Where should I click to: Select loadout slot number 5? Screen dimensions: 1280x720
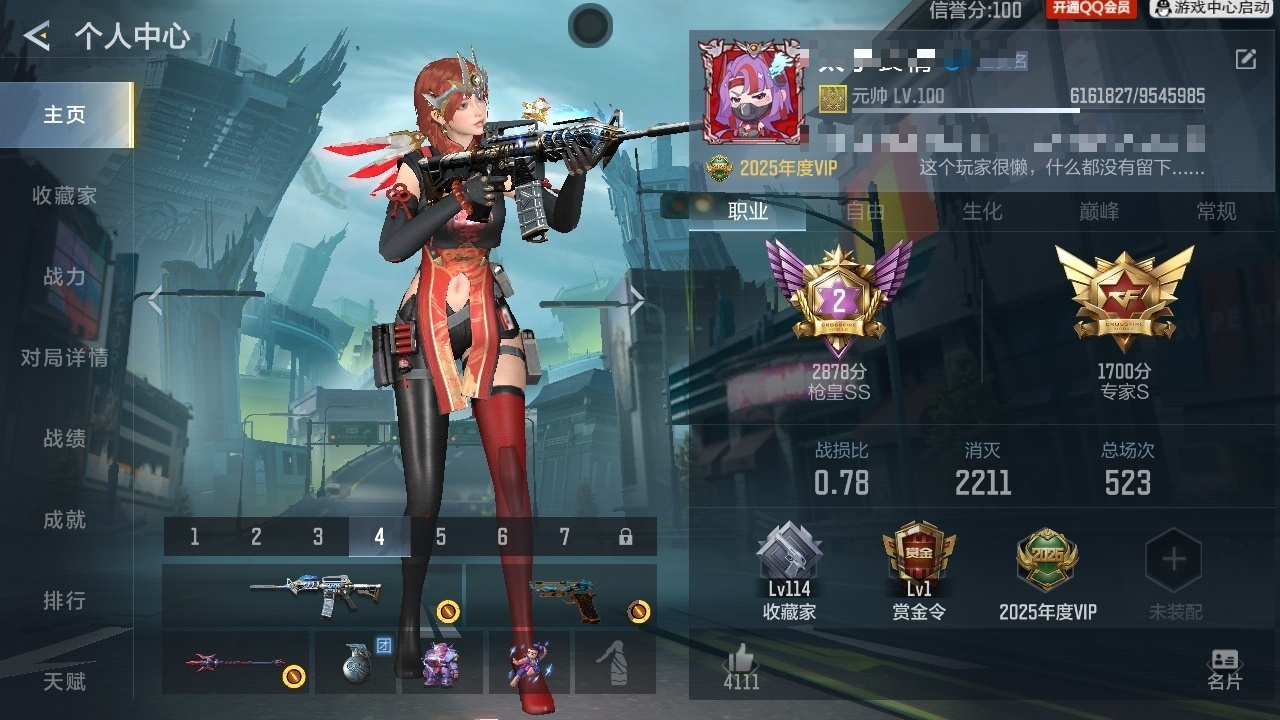click(441, 537)
